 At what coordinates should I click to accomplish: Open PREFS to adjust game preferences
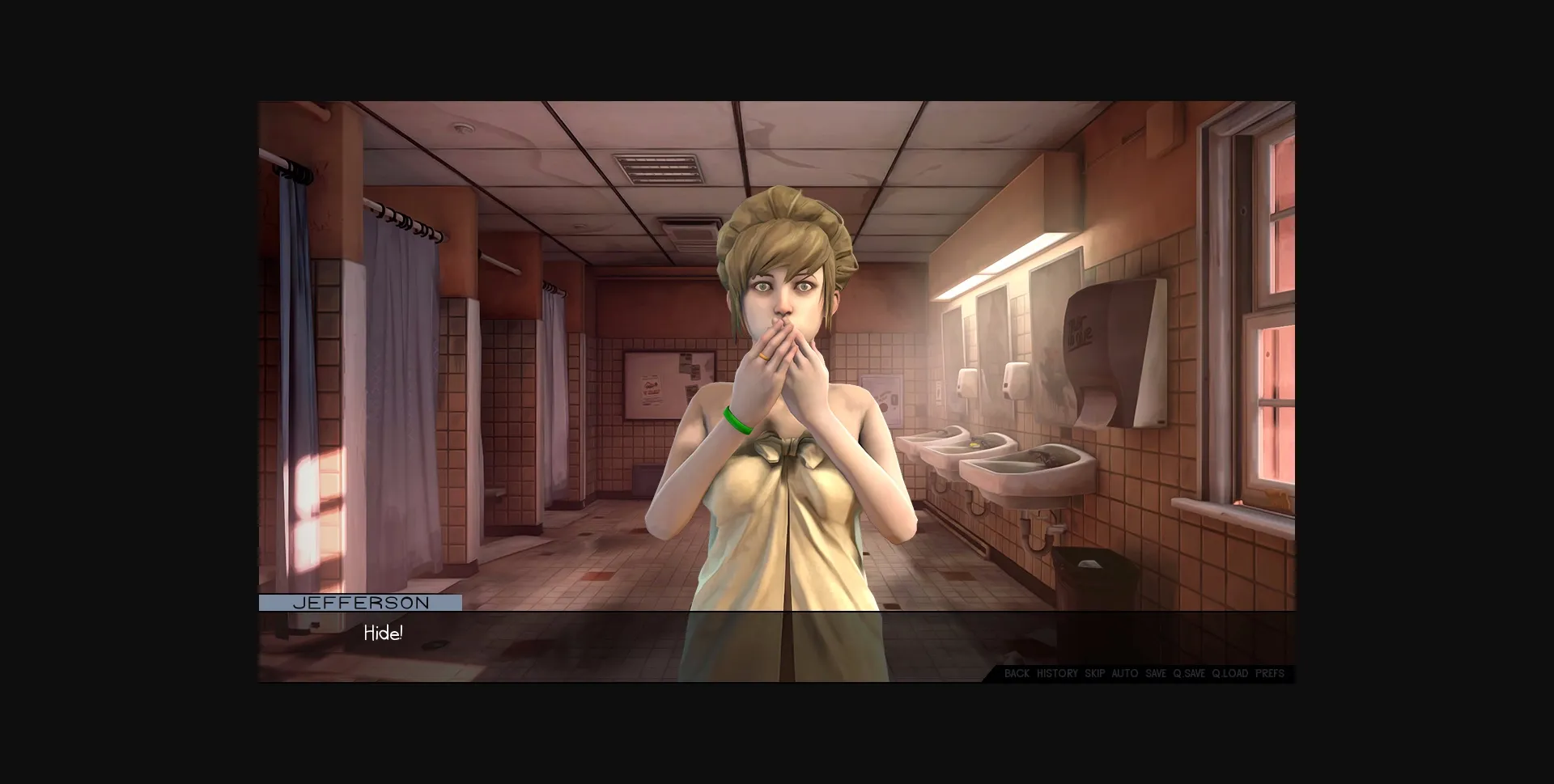tap(1269, 673)
